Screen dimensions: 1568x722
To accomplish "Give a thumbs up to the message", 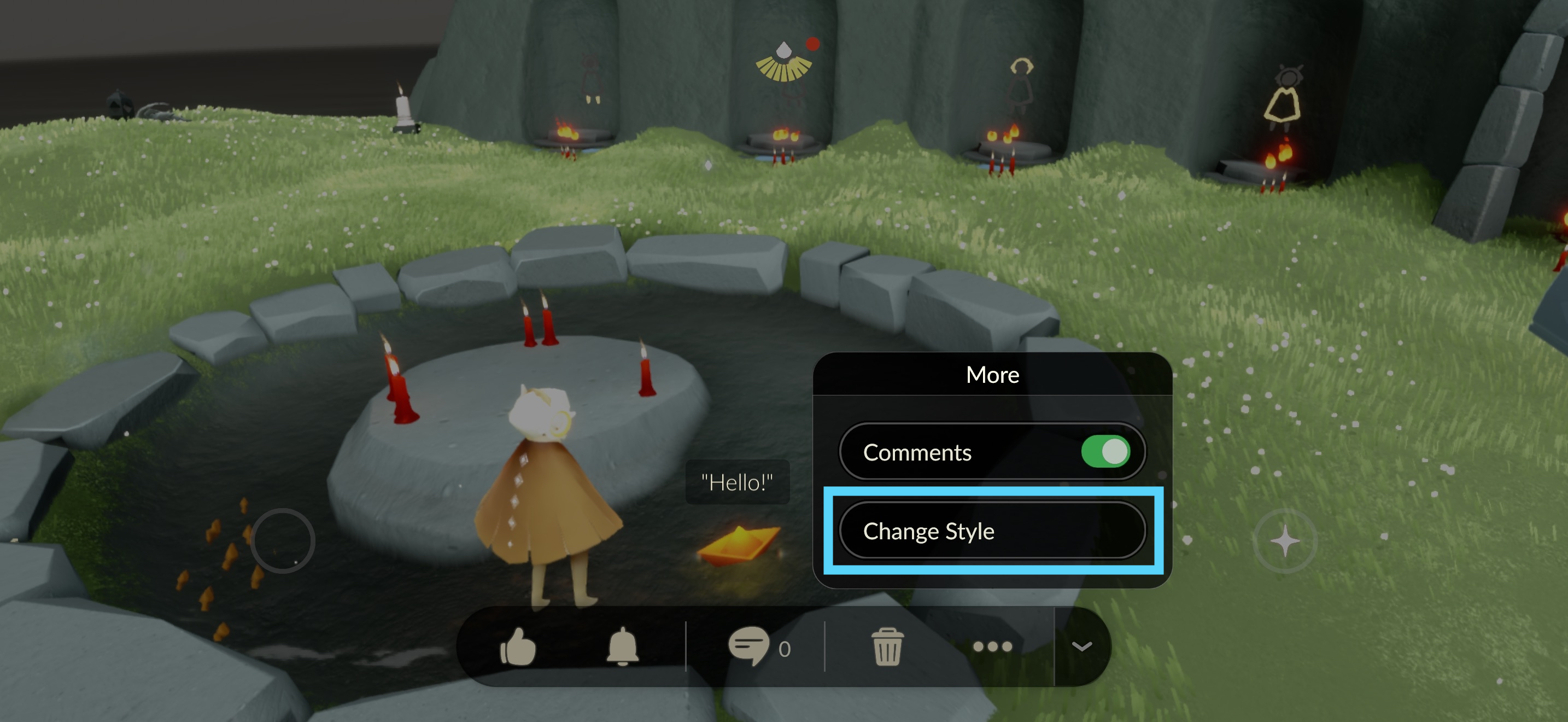I will 518,647.
